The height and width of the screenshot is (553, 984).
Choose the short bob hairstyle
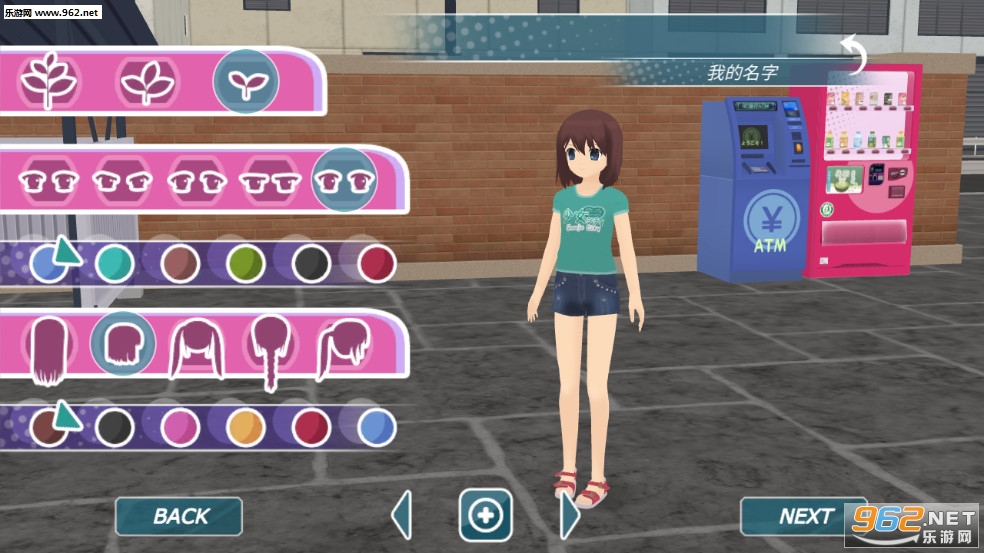click(123, 344)
